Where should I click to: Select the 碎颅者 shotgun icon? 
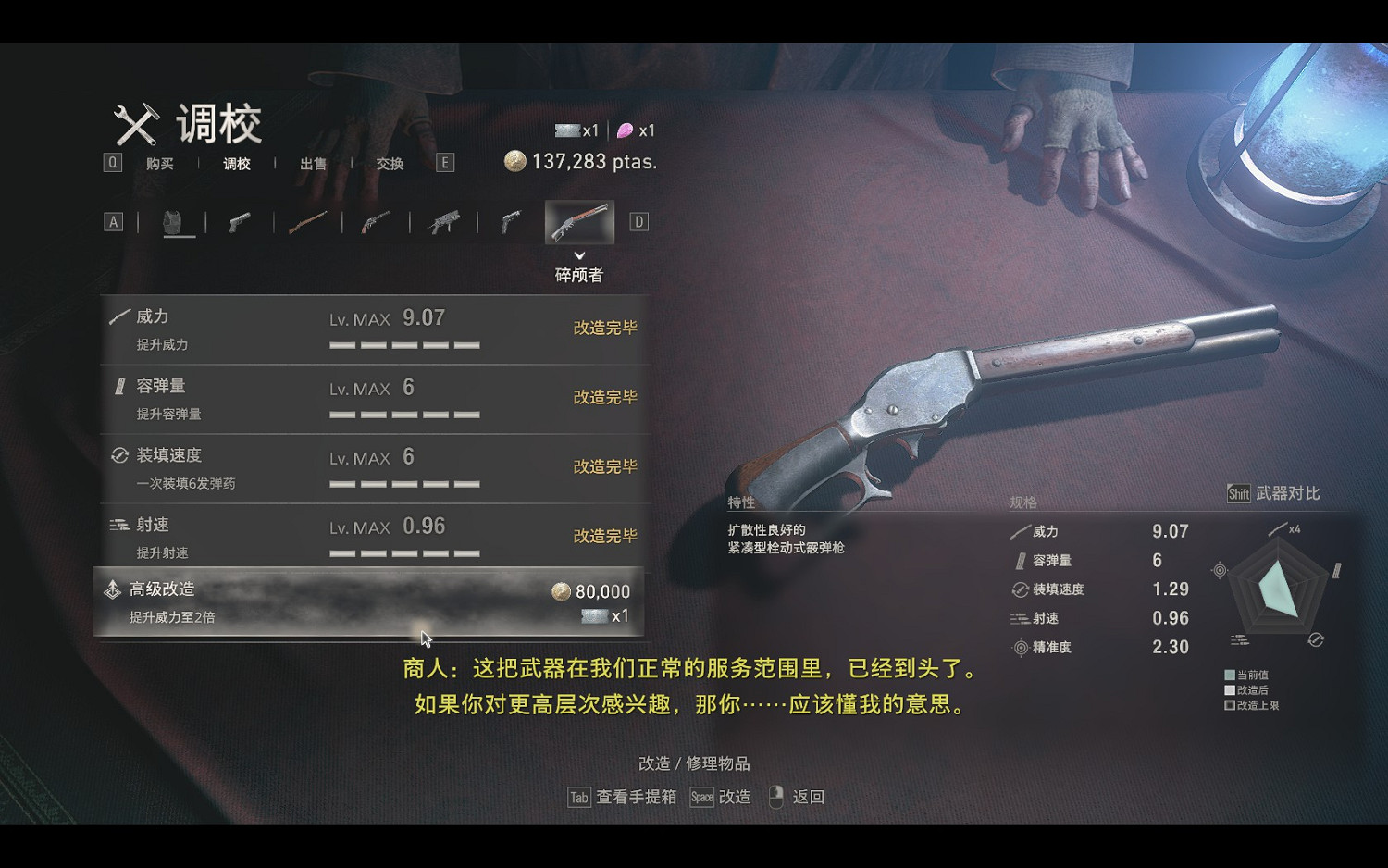578,220
